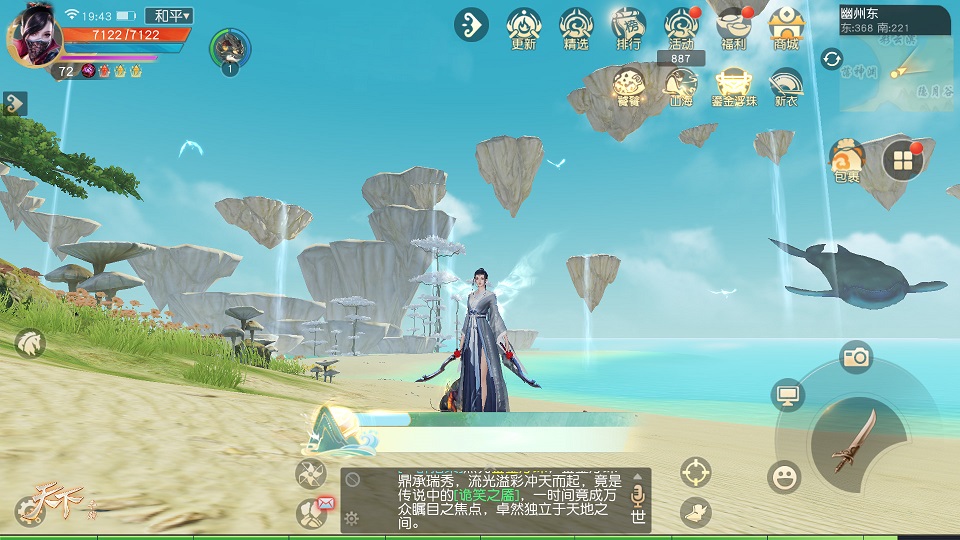Show the 排行 rankings

pos(628,26)
